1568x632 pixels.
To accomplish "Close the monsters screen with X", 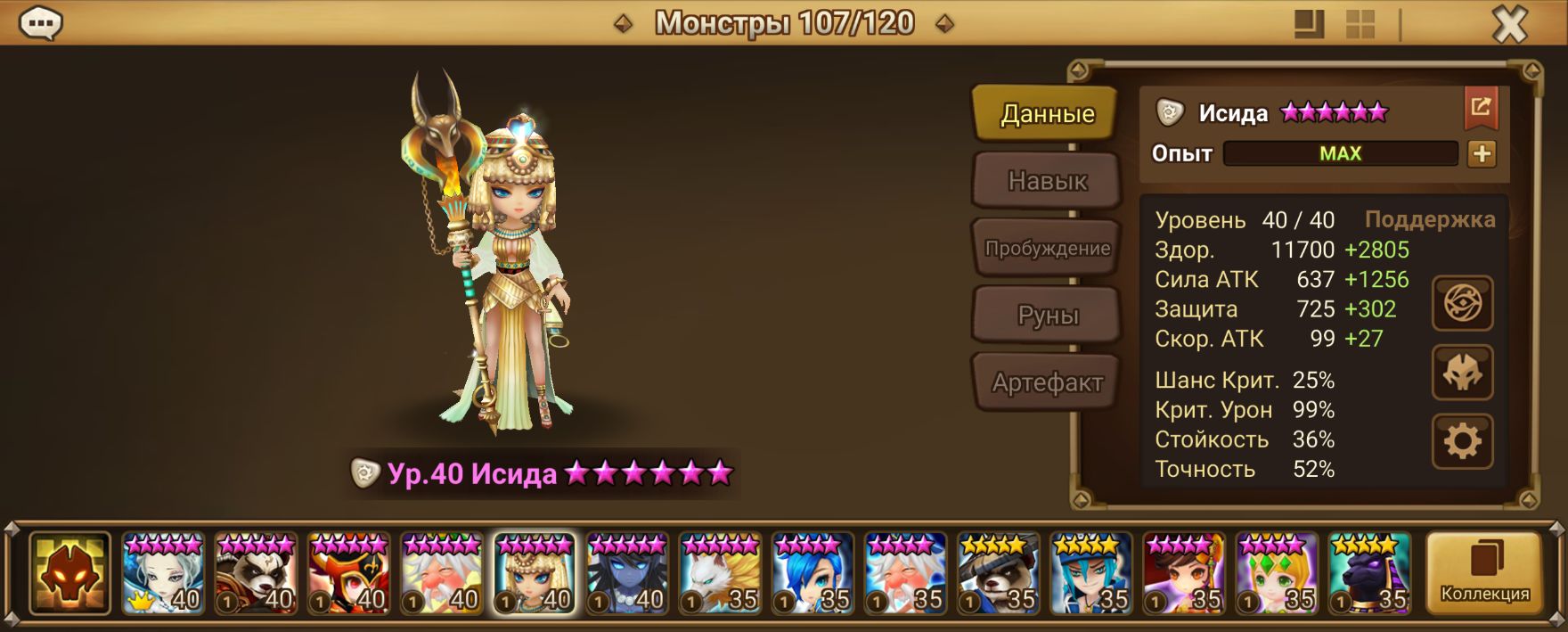I will [x=1509, y=25].
